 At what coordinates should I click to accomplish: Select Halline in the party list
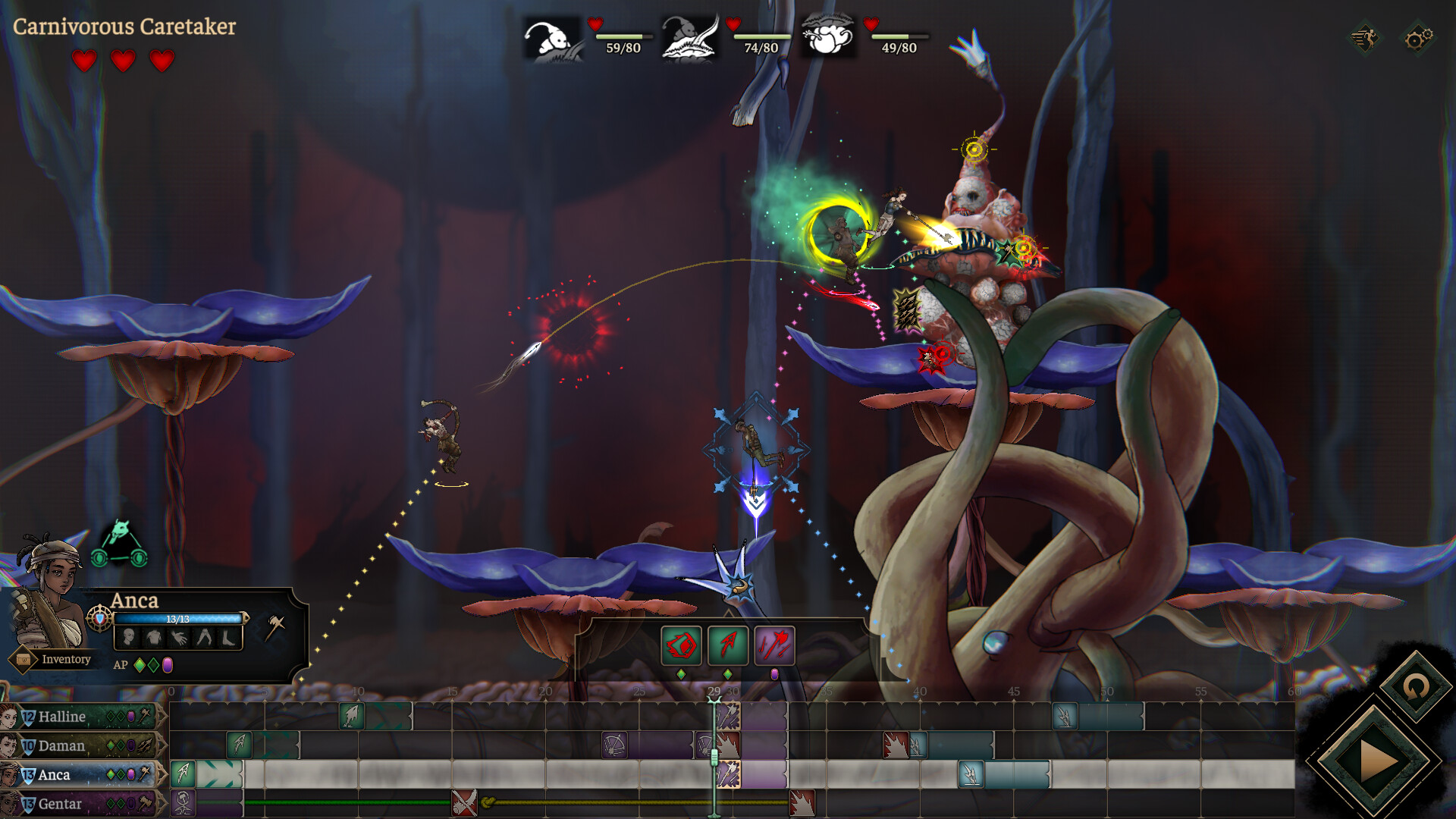(x=62, y=717)
